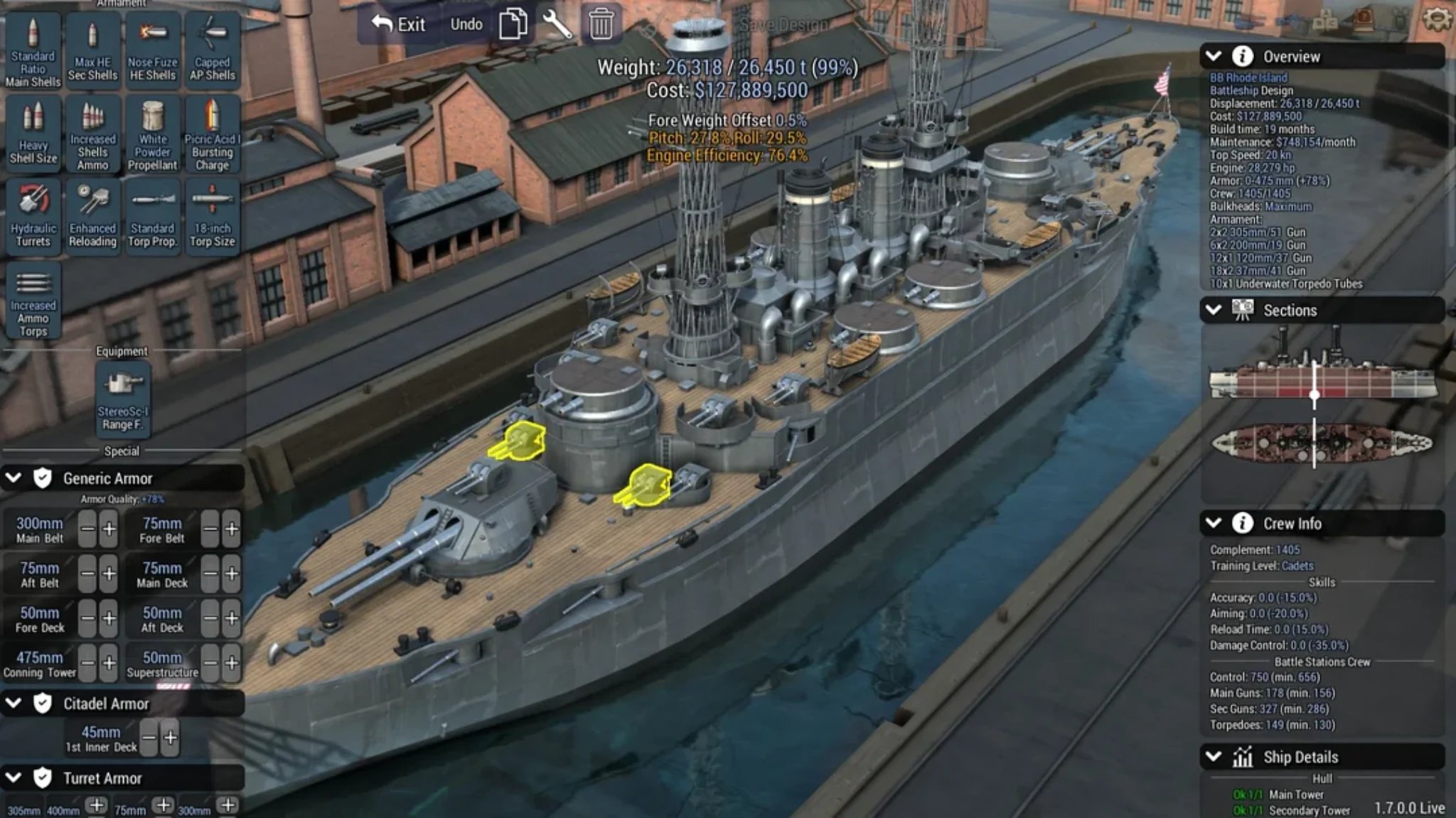This screenshot has height=818, width=1456.
Task: Undo the last design change
Action: [466, 25]
